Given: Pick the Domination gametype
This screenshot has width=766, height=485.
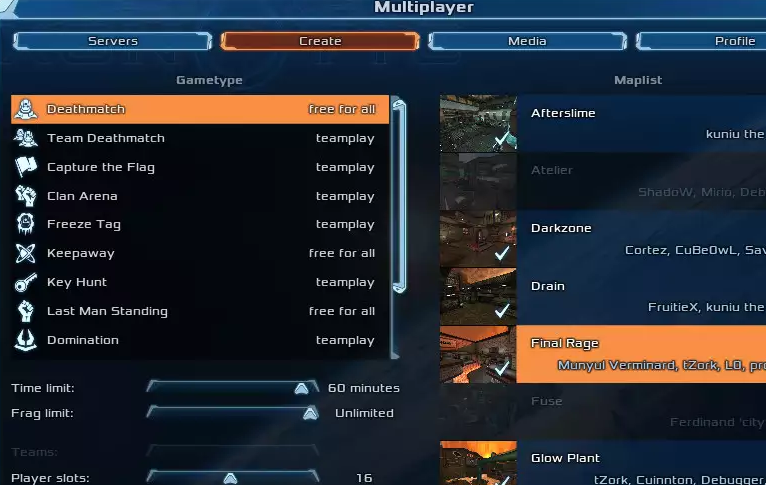Looking at the screenshot, I should pyautogui.click(x=200, y=340).
